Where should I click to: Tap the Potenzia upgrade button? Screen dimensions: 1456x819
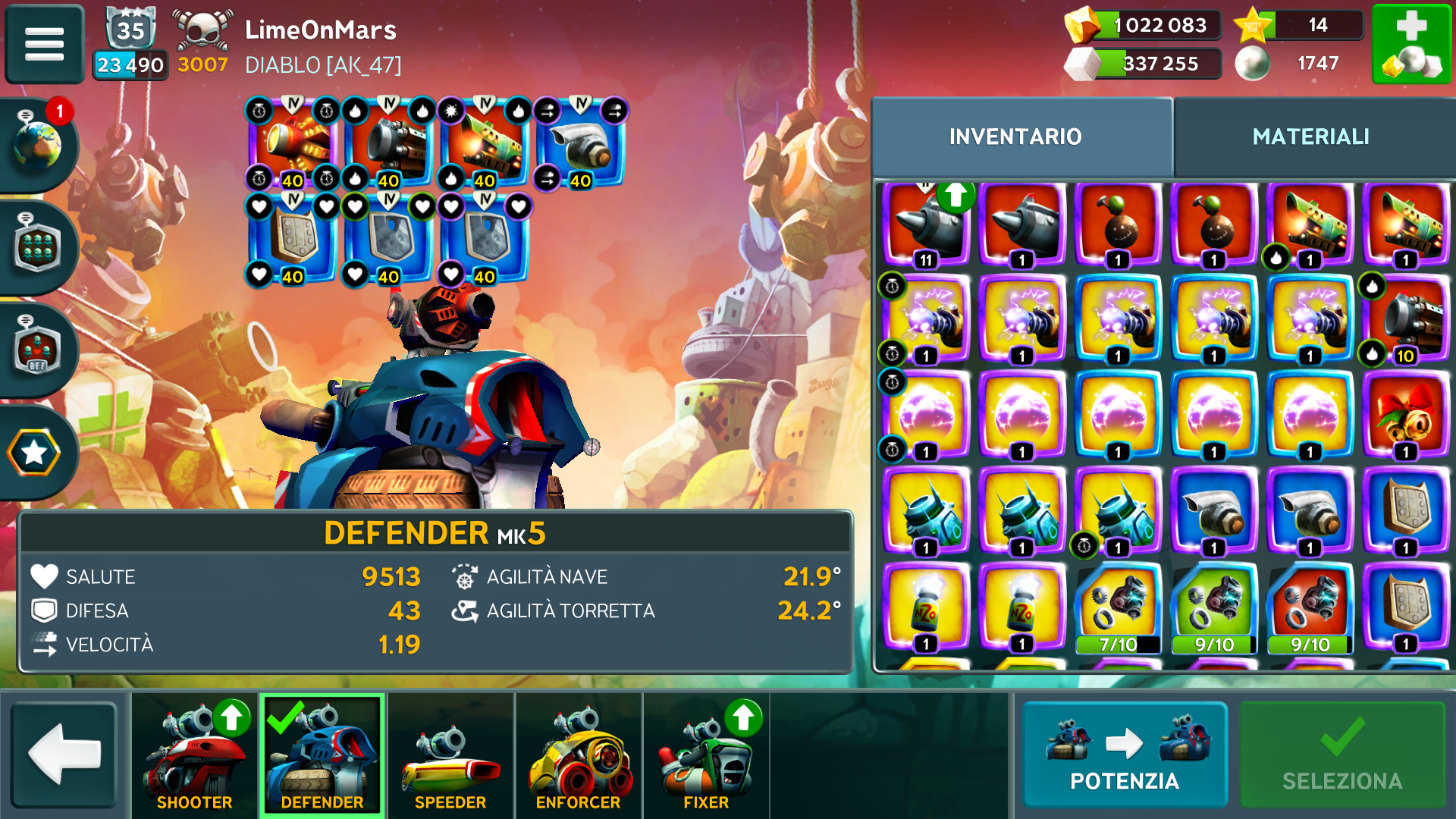click(x=1124, y=755)
